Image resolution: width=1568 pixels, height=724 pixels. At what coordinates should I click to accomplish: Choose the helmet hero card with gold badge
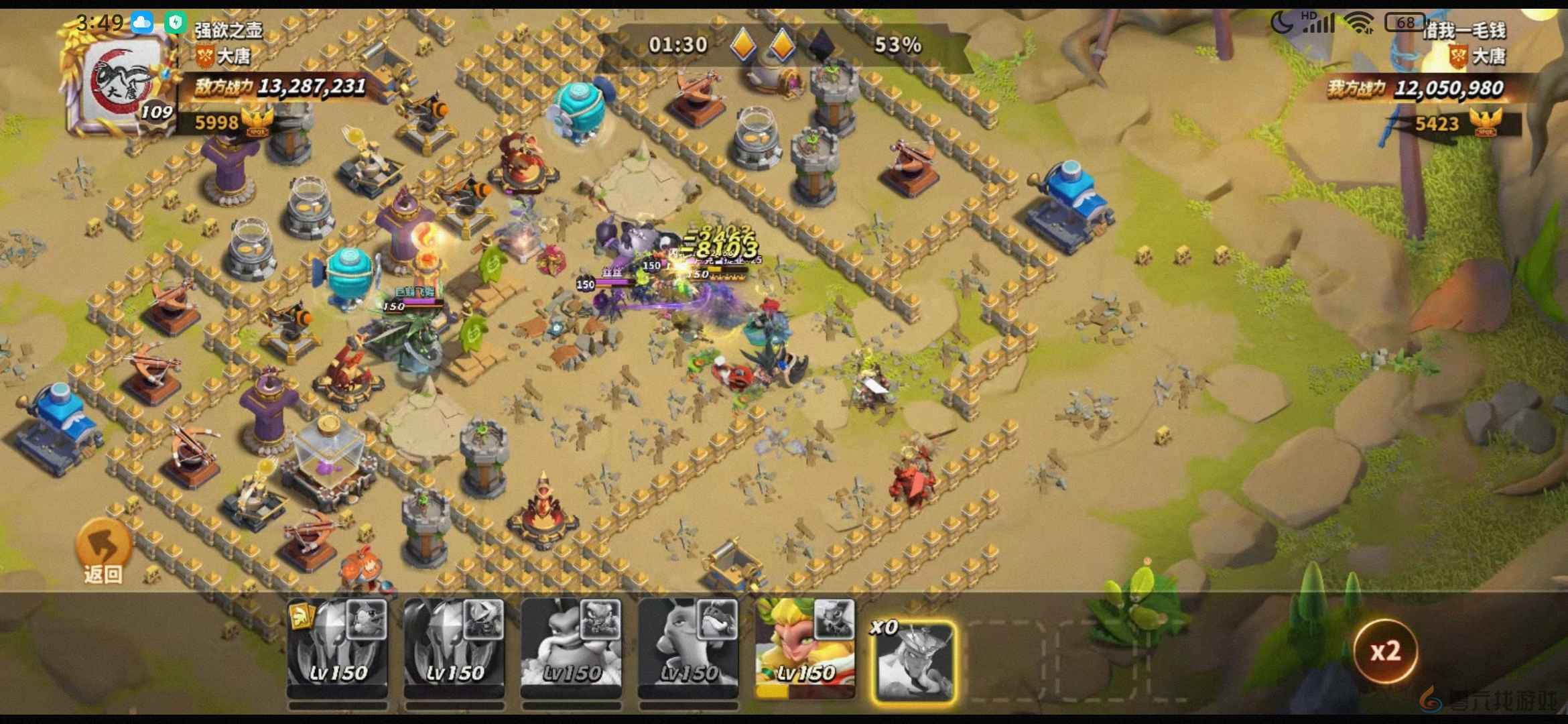point(337,649)
